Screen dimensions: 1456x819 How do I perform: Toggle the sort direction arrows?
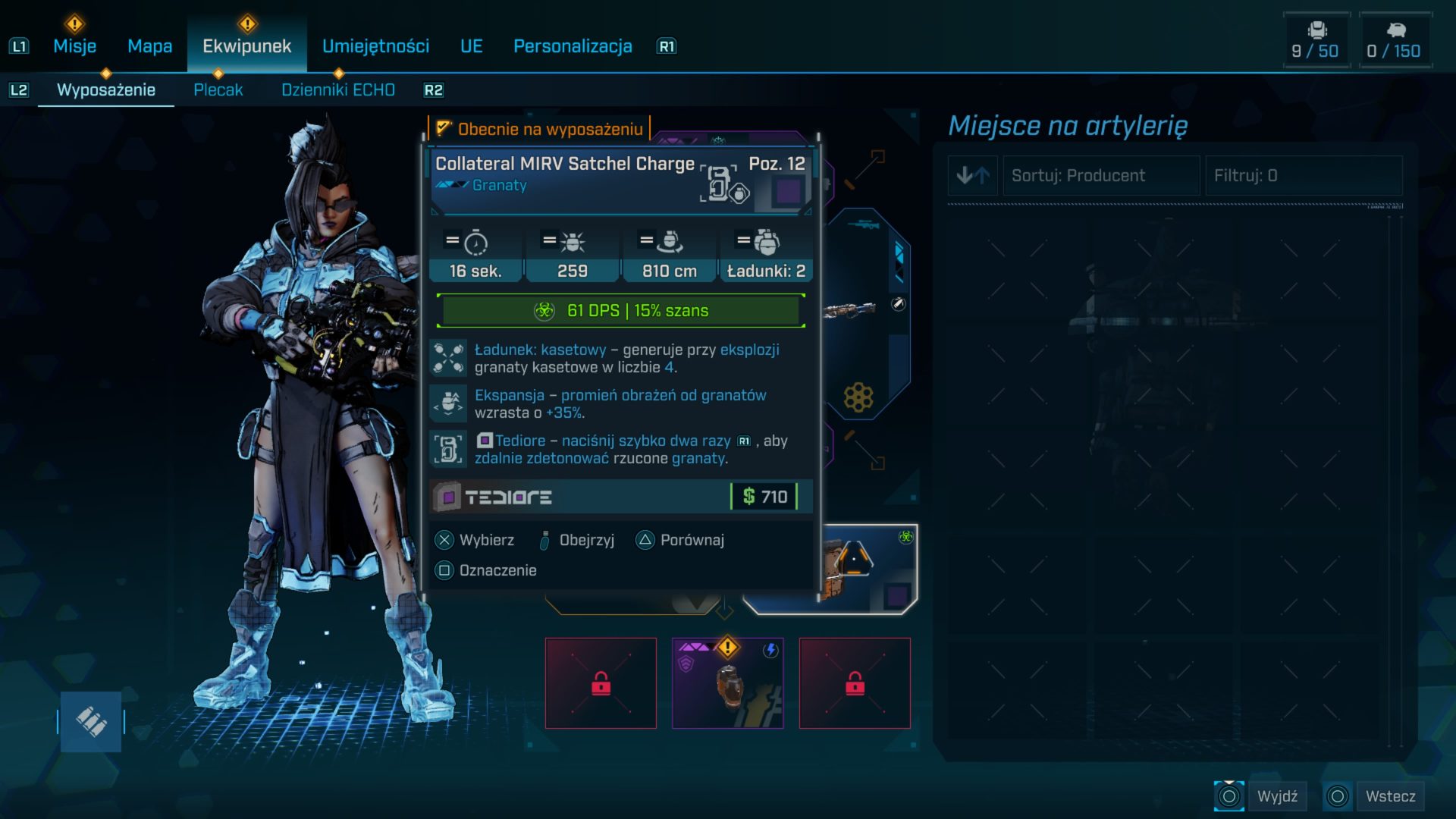tap(973, 176)
